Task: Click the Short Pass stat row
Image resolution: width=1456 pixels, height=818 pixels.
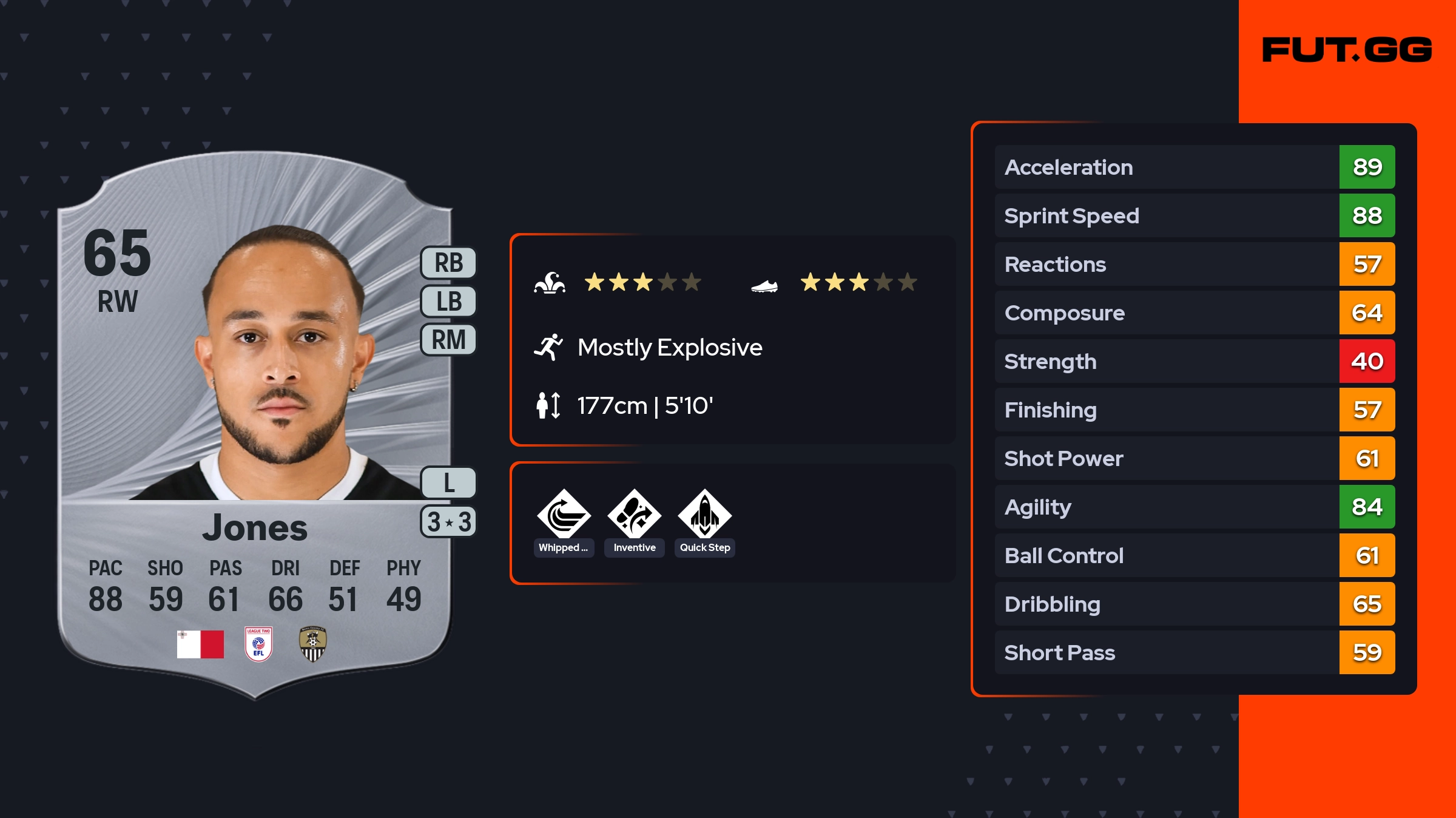Action: tap(1194, 652)
